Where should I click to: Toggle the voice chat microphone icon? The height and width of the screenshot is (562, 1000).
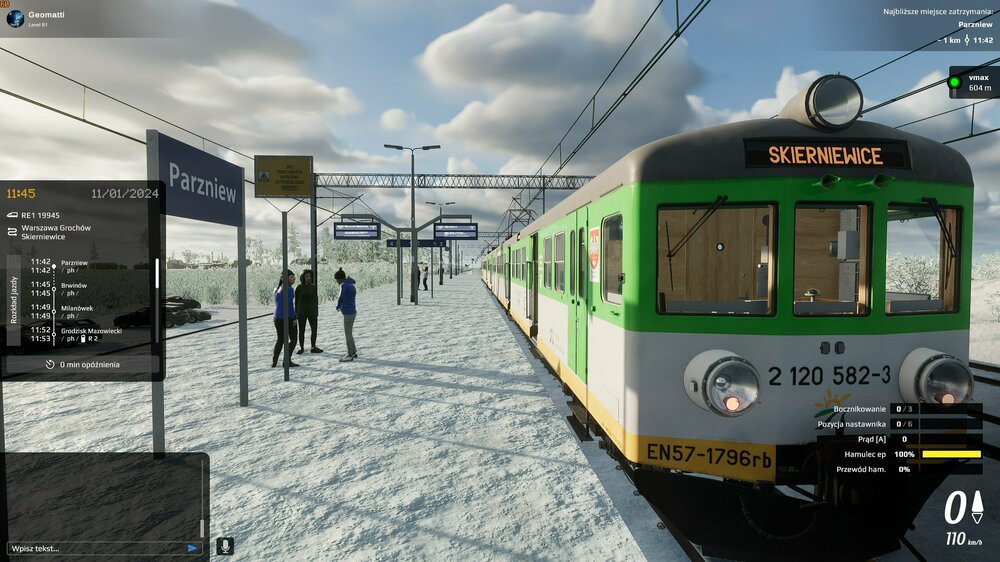tap(225, 546)
